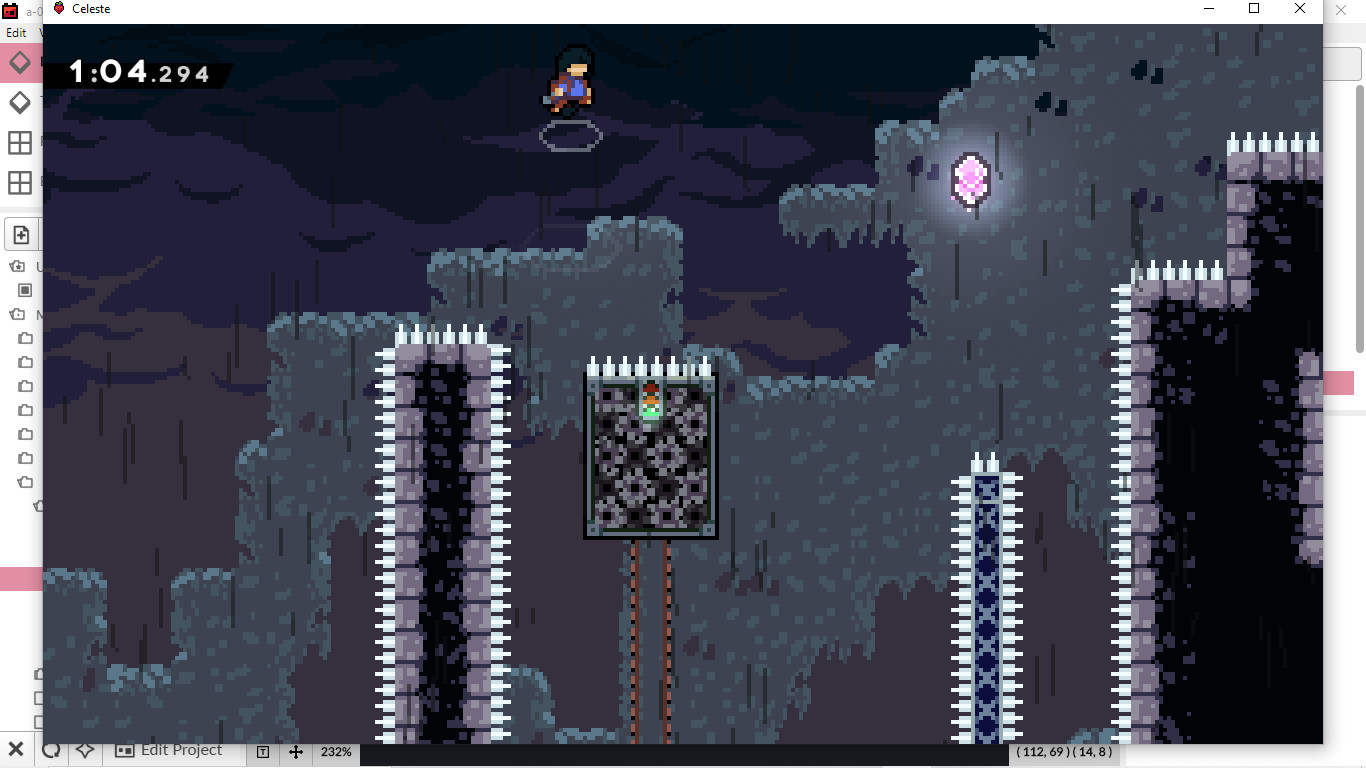
Task: Switch to the a-0 tab at the top left
Action: coord(20,8)
